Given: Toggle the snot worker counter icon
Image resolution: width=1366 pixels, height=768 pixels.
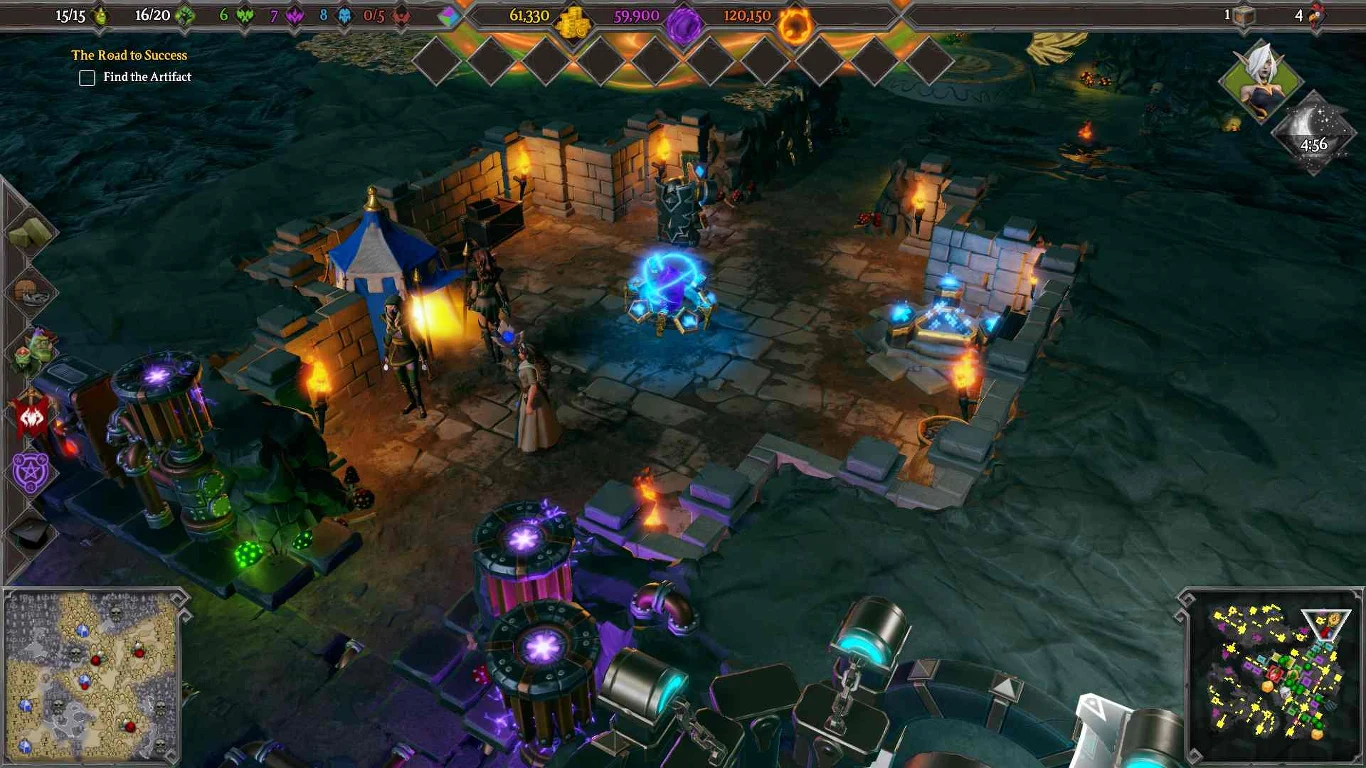Looking at the screenshot, I should (101, 15).
